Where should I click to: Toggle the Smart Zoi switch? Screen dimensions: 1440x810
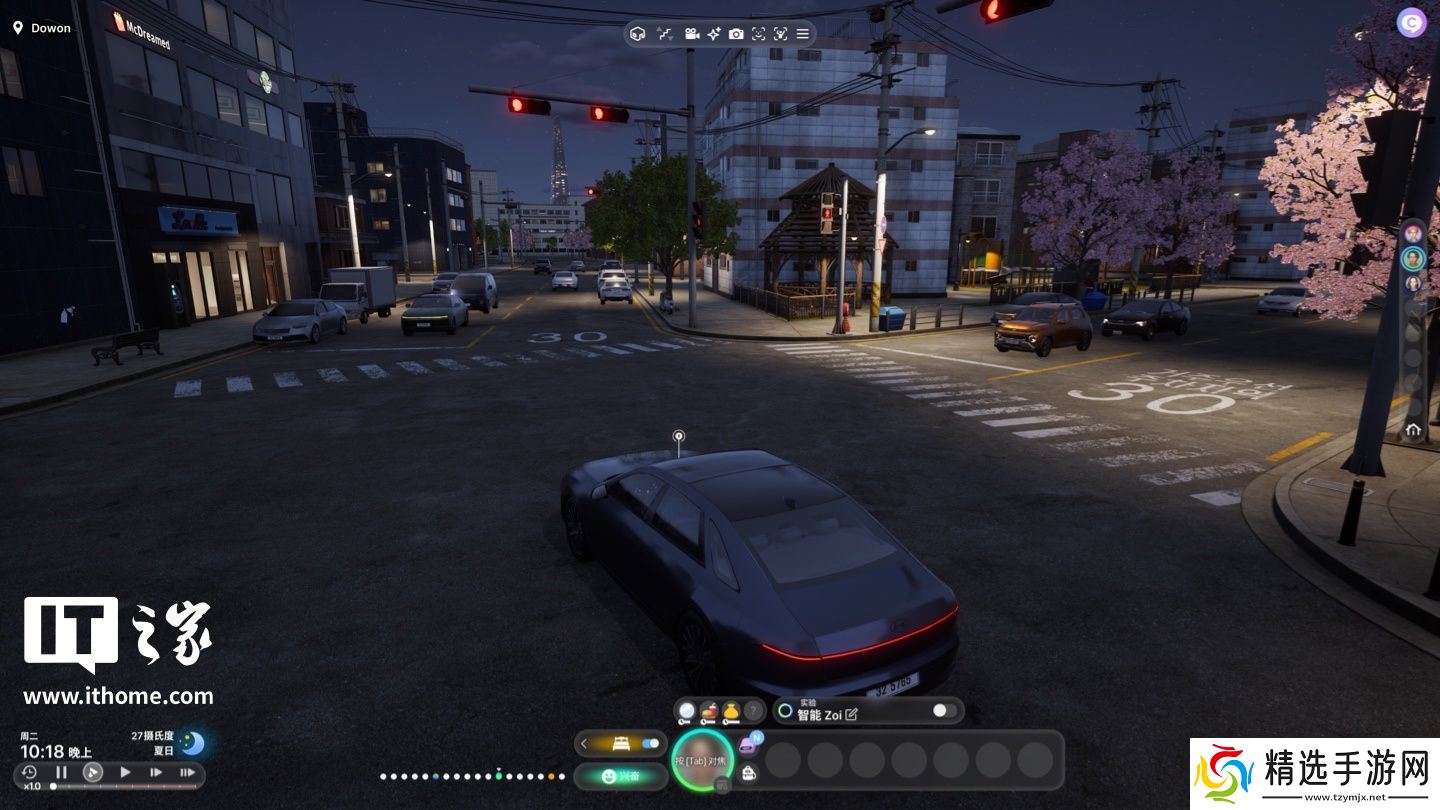(x=944, y=711)
